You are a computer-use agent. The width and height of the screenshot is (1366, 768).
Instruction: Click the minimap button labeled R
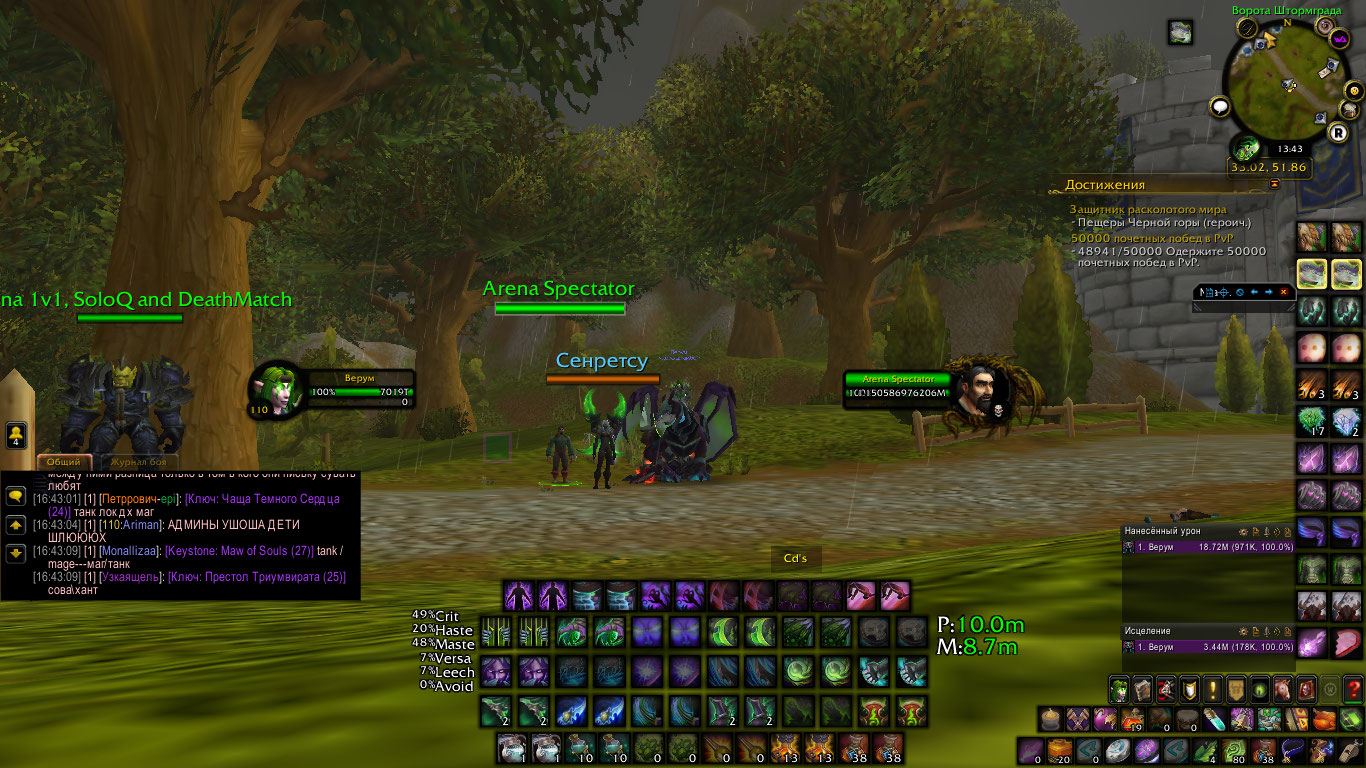click(x=1337, y=132)
